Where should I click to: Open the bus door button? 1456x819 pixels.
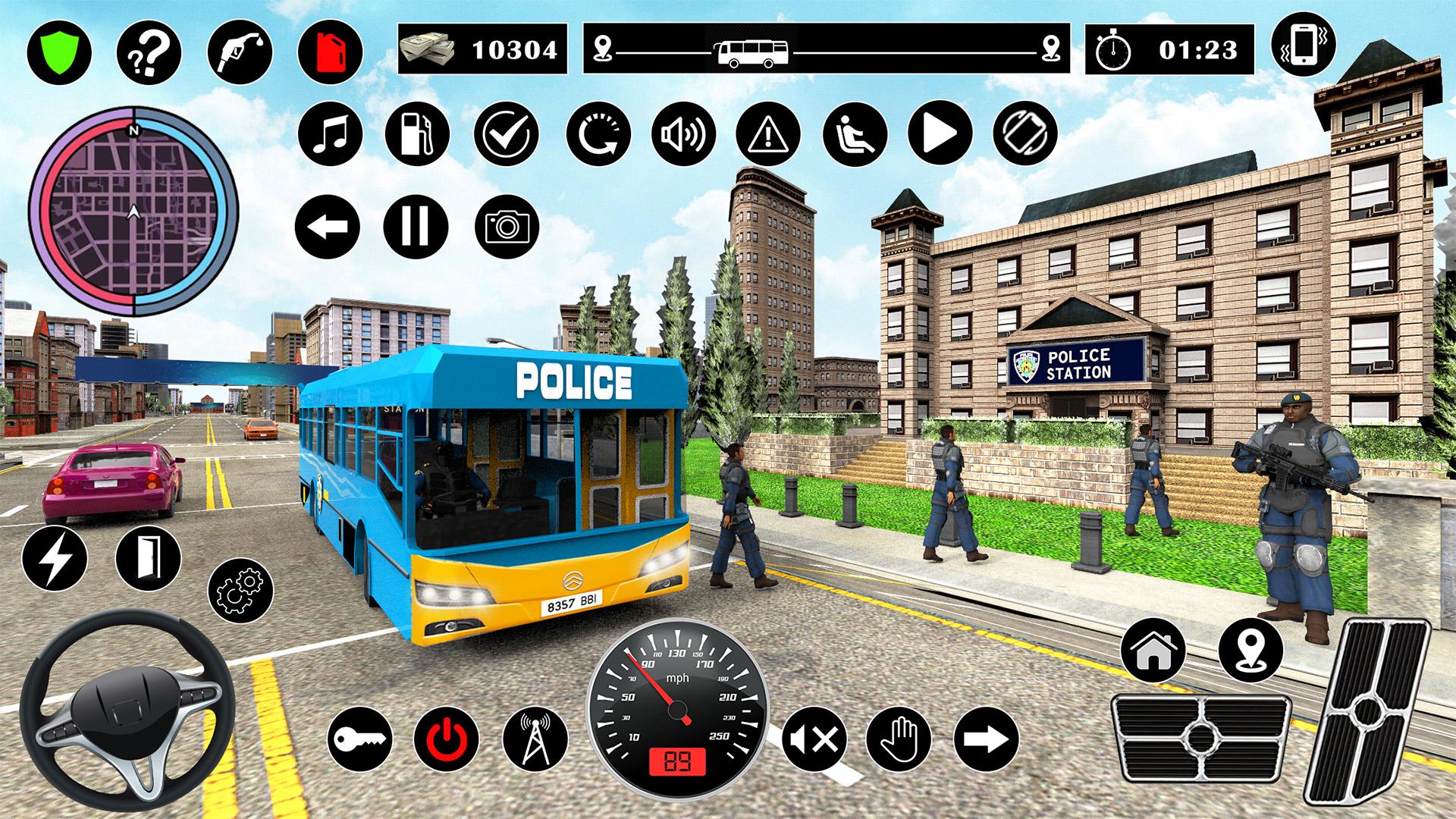click(149, 558)
